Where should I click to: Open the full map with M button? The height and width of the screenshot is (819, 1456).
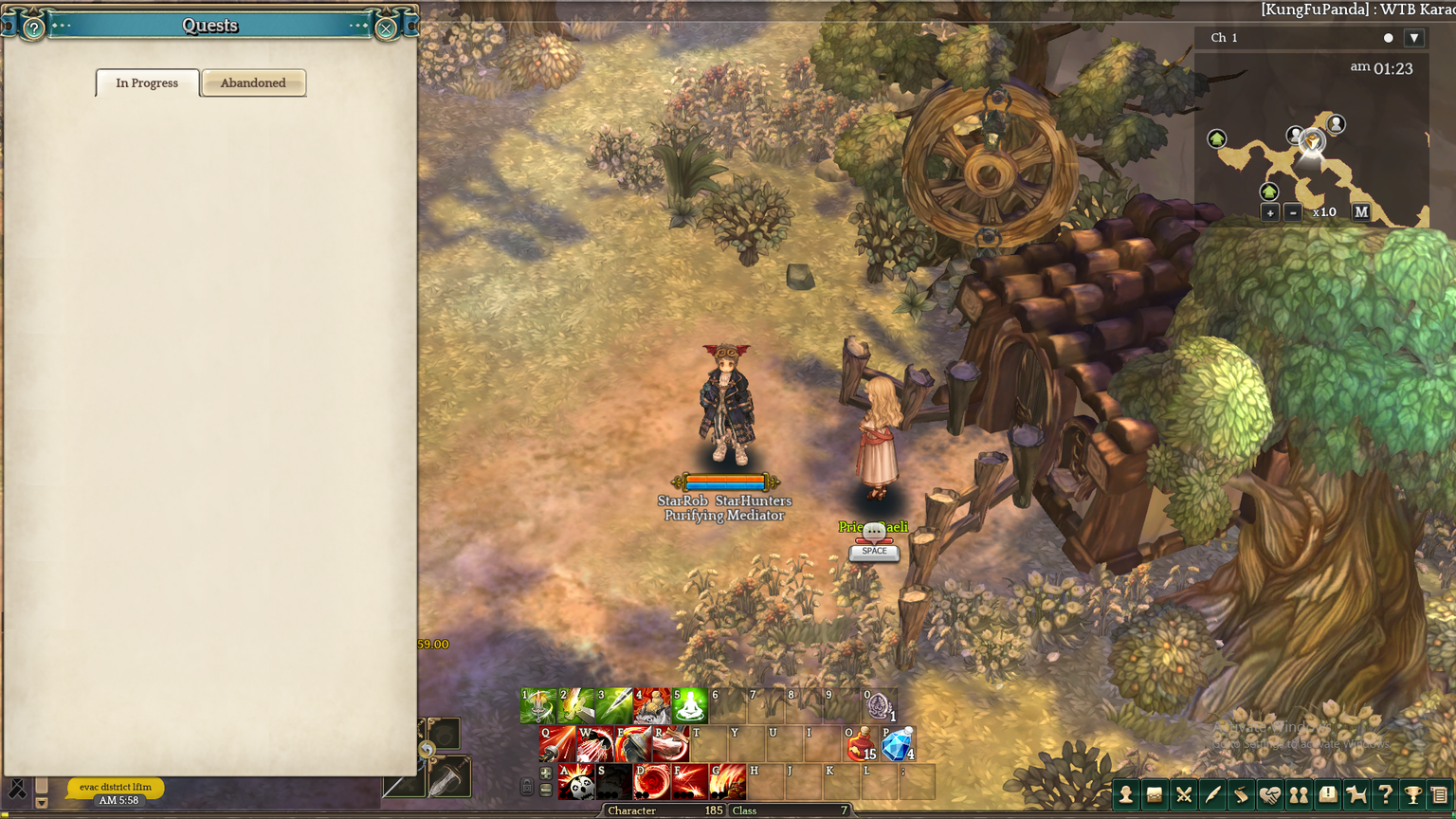point(1361,212)
